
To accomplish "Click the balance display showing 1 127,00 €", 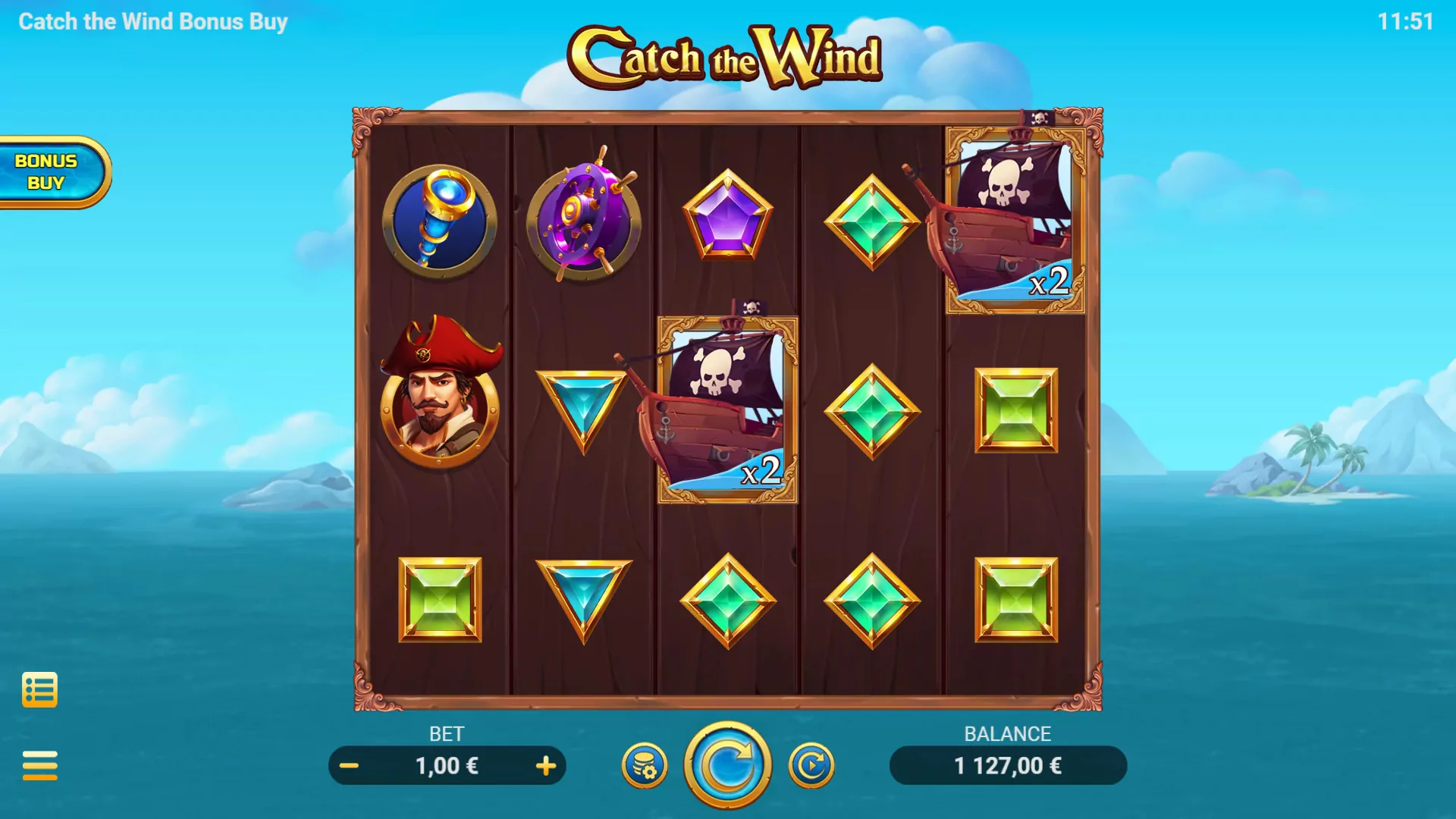I will (x=1008, y=765).
